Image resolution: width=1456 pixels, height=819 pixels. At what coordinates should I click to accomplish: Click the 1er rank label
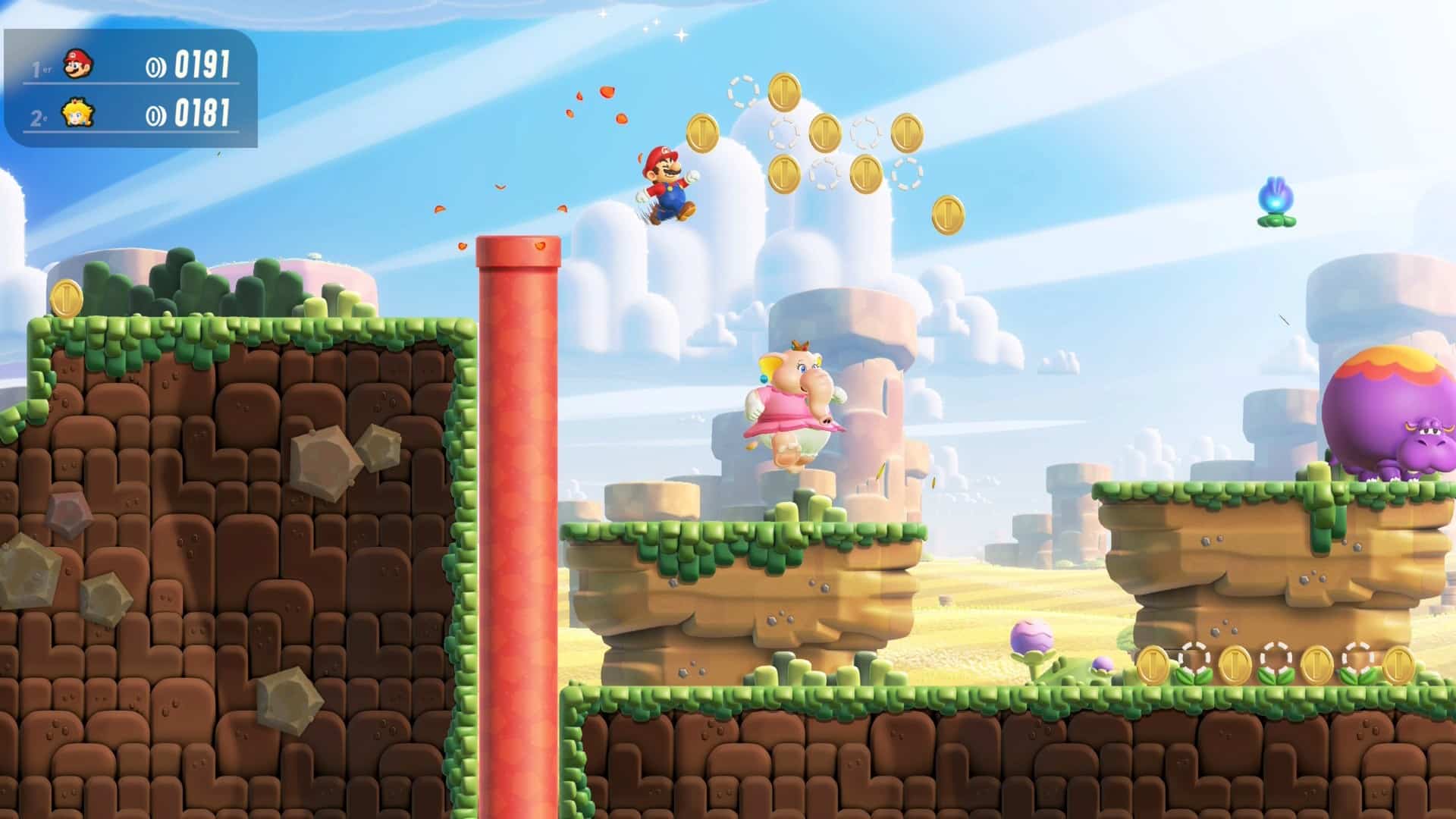tap(39, 67)
